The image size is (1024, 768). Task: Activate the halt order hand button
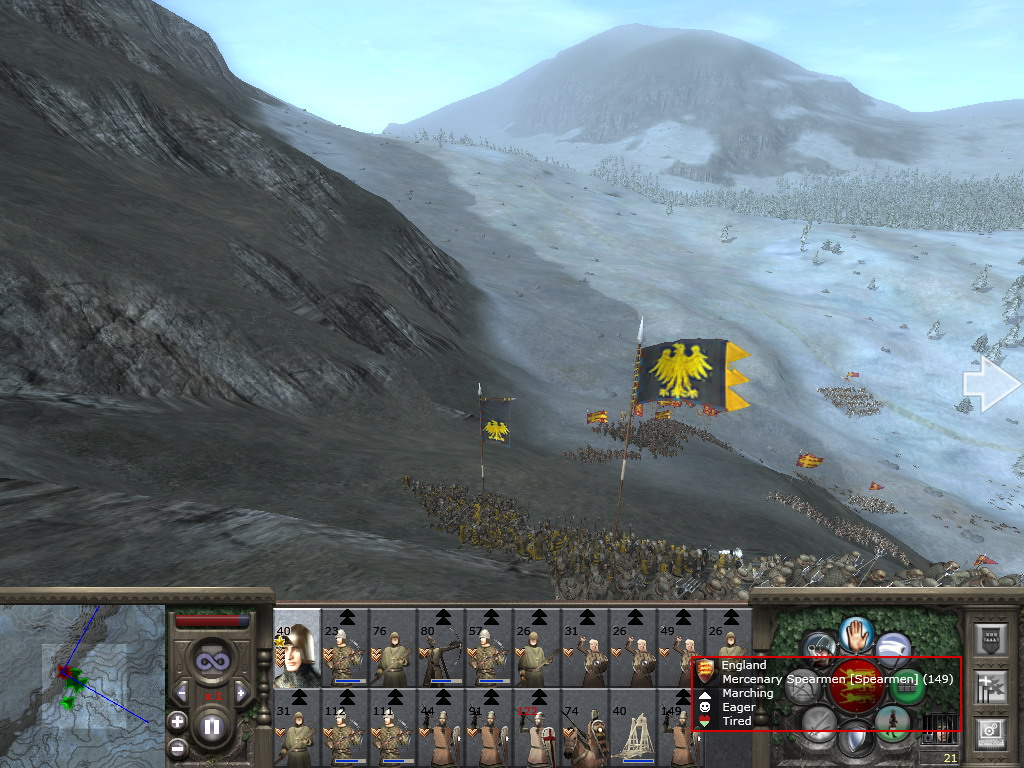click(x=856, y=633)
